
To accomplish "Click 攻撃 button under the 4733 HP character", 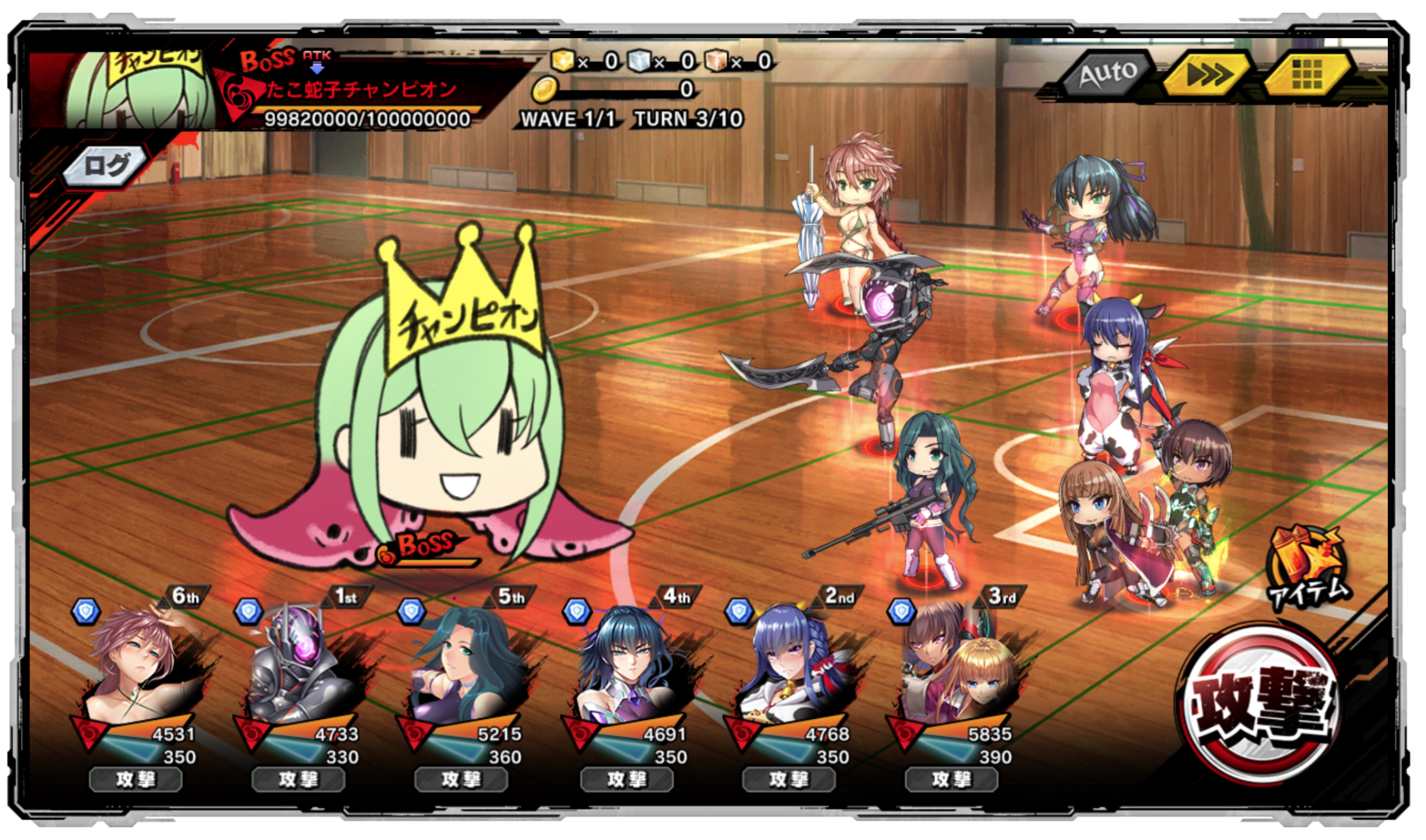I will 298,779.
